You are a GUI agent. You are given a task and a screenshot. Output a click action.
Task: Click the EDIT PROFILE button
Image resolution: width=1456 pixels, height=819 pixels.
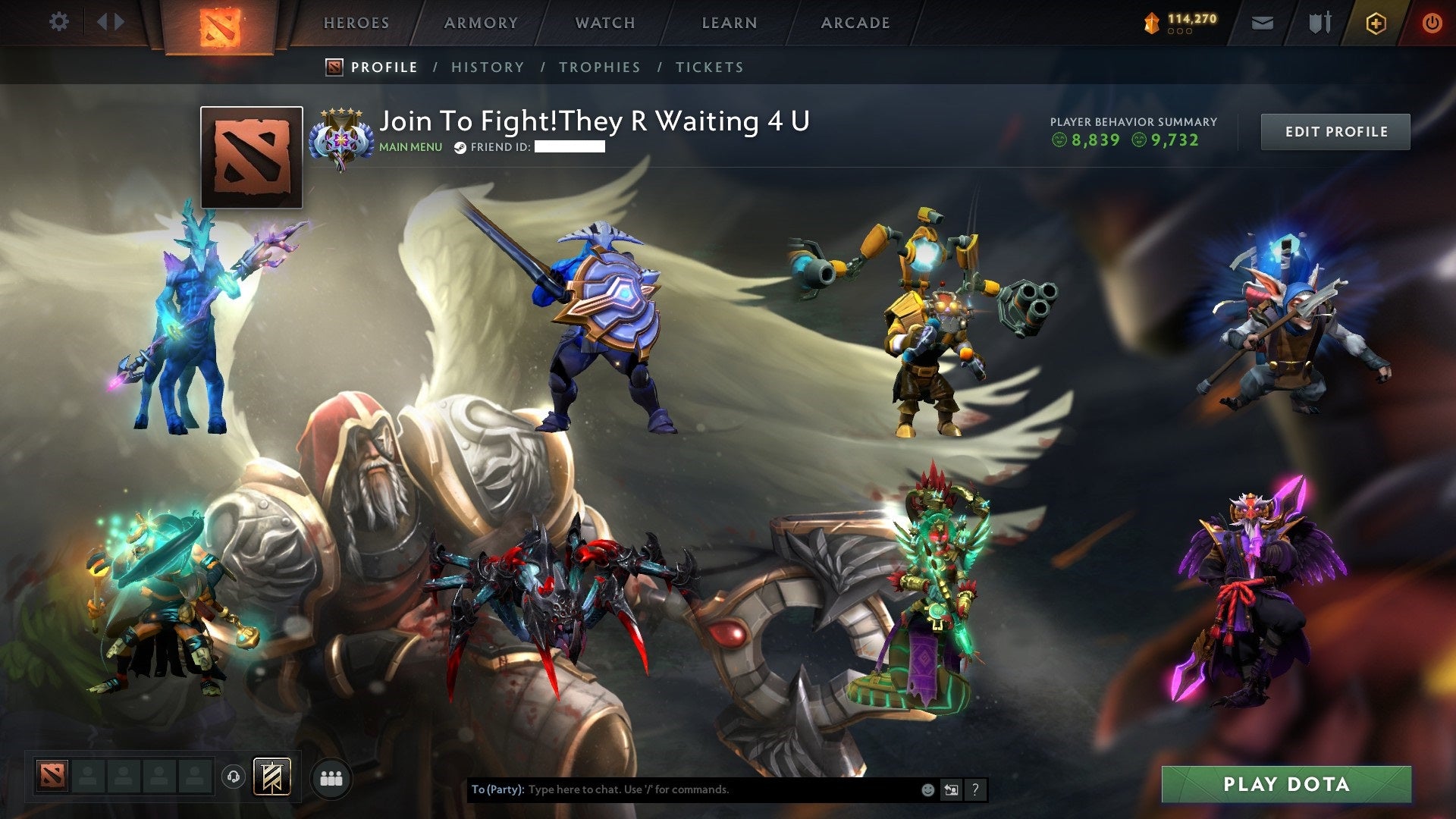1335,131
